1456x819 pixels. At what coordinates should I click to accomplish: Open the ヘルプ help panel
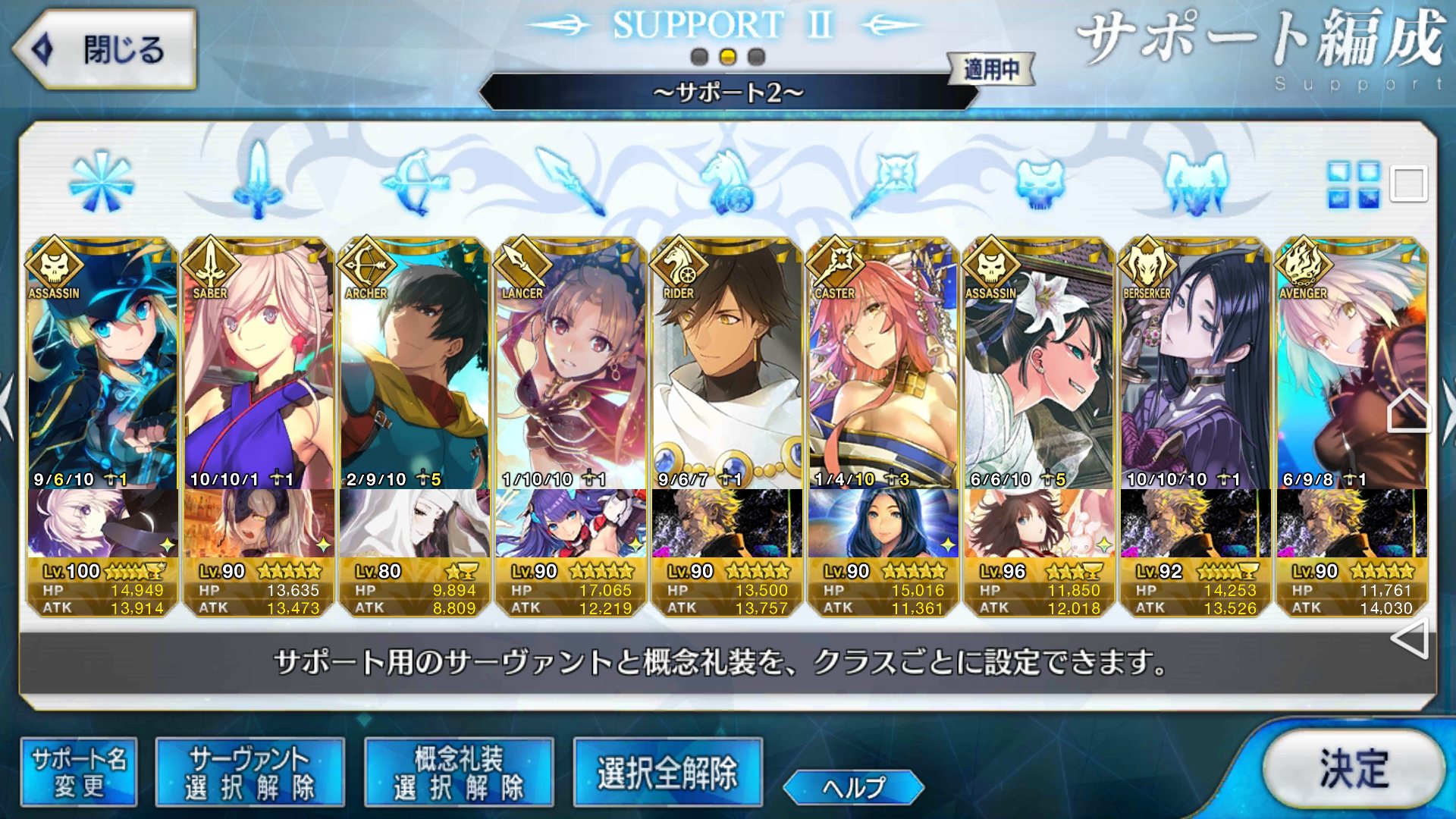(853, 787)
